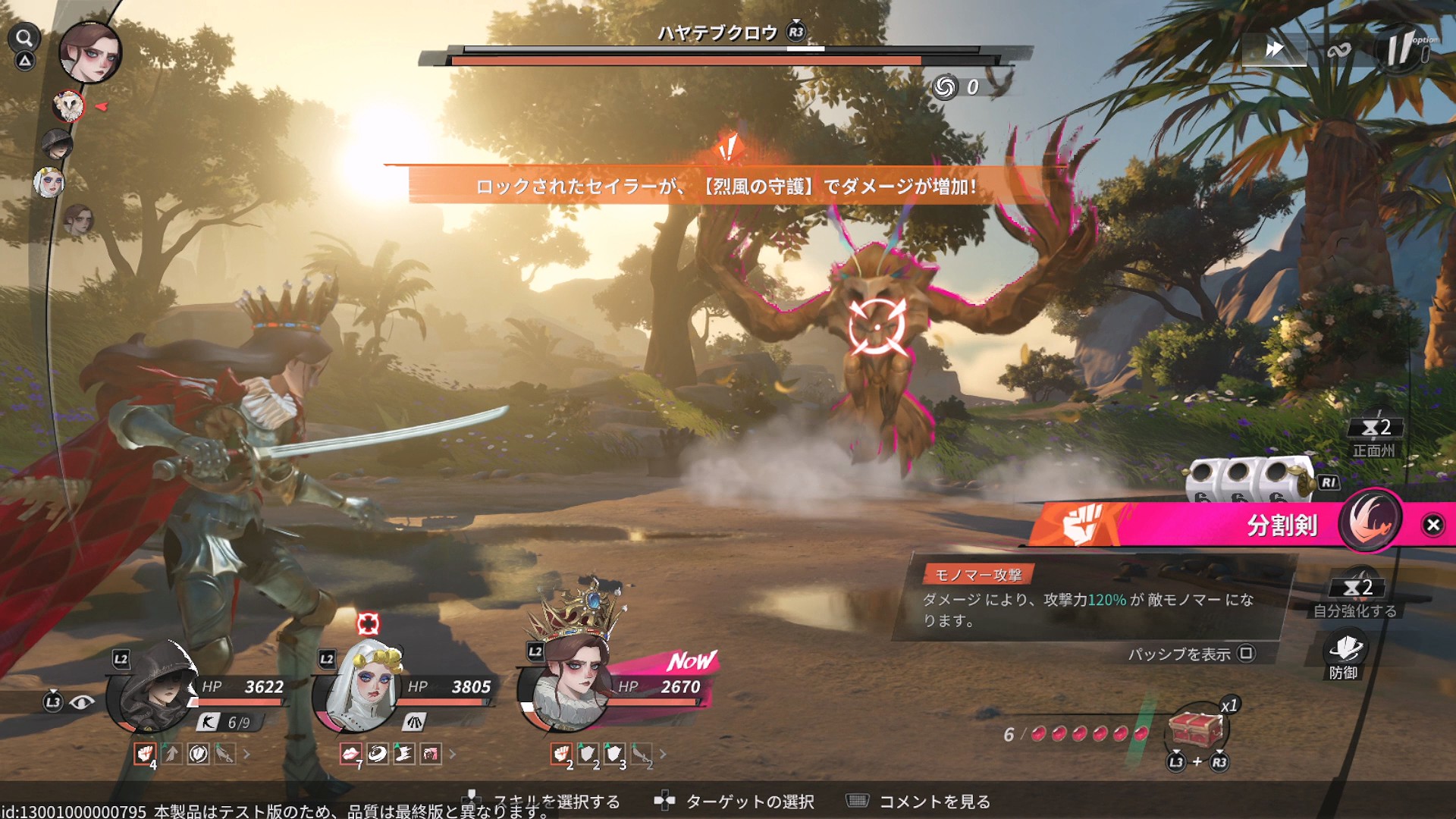Screen dimensions: 1456x819
Task: Close the 分割剣 skill banner
Action: click(1432, 525)
